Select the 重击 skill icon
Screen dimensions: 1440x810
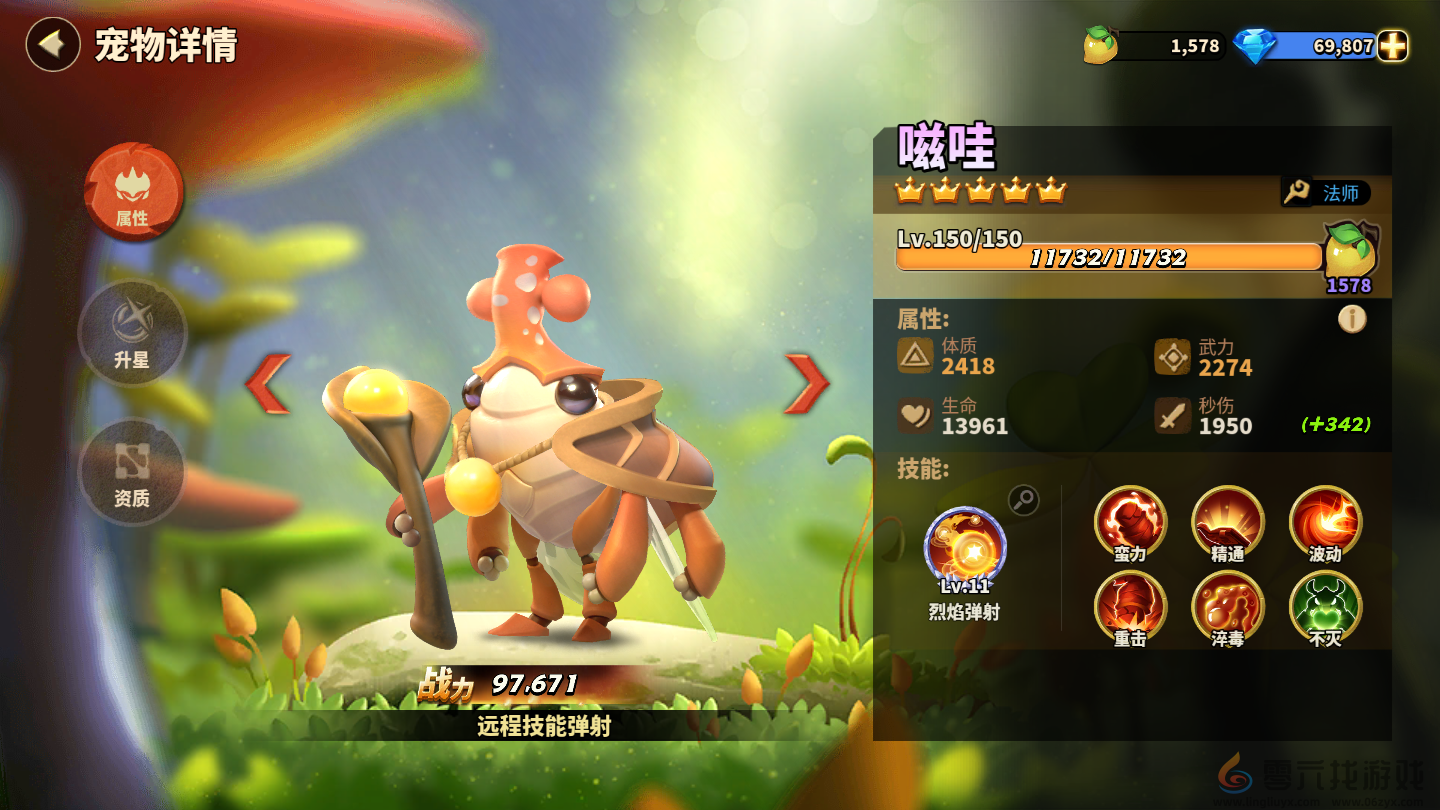(1130, 606)
